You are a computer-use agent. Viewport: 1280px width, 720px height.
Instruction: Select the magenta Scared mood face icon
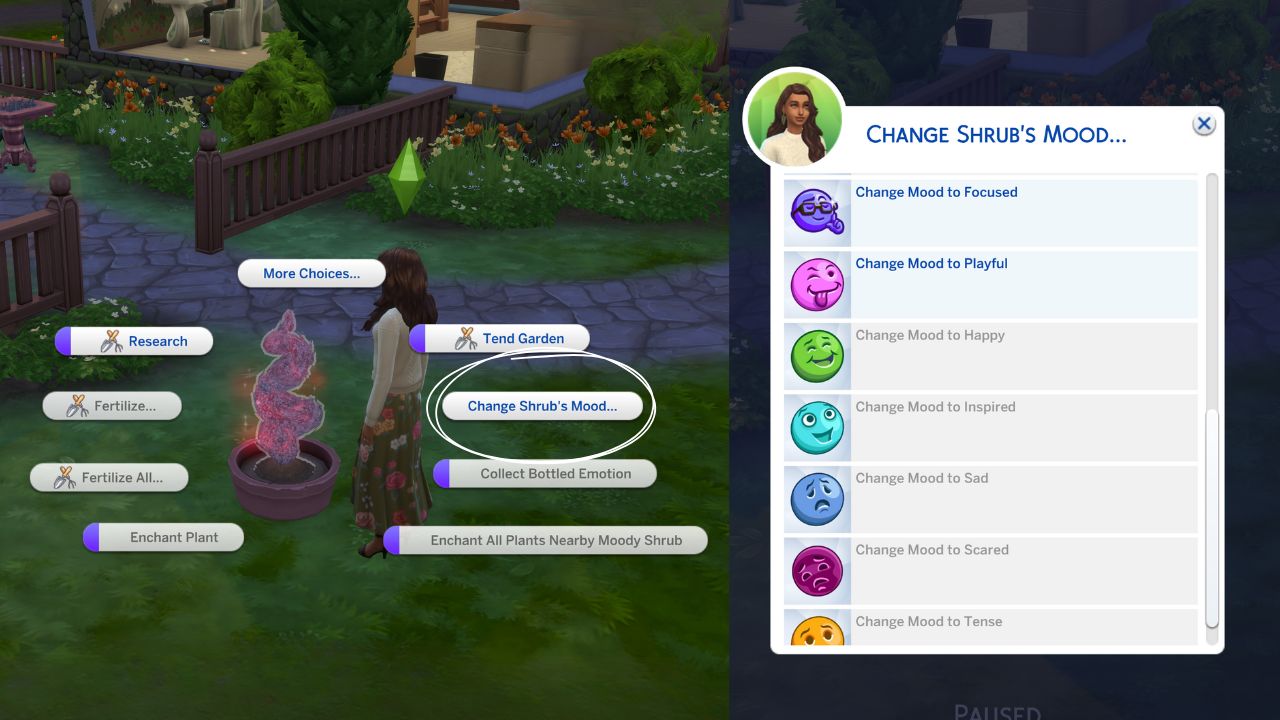(x=817, y=570)
